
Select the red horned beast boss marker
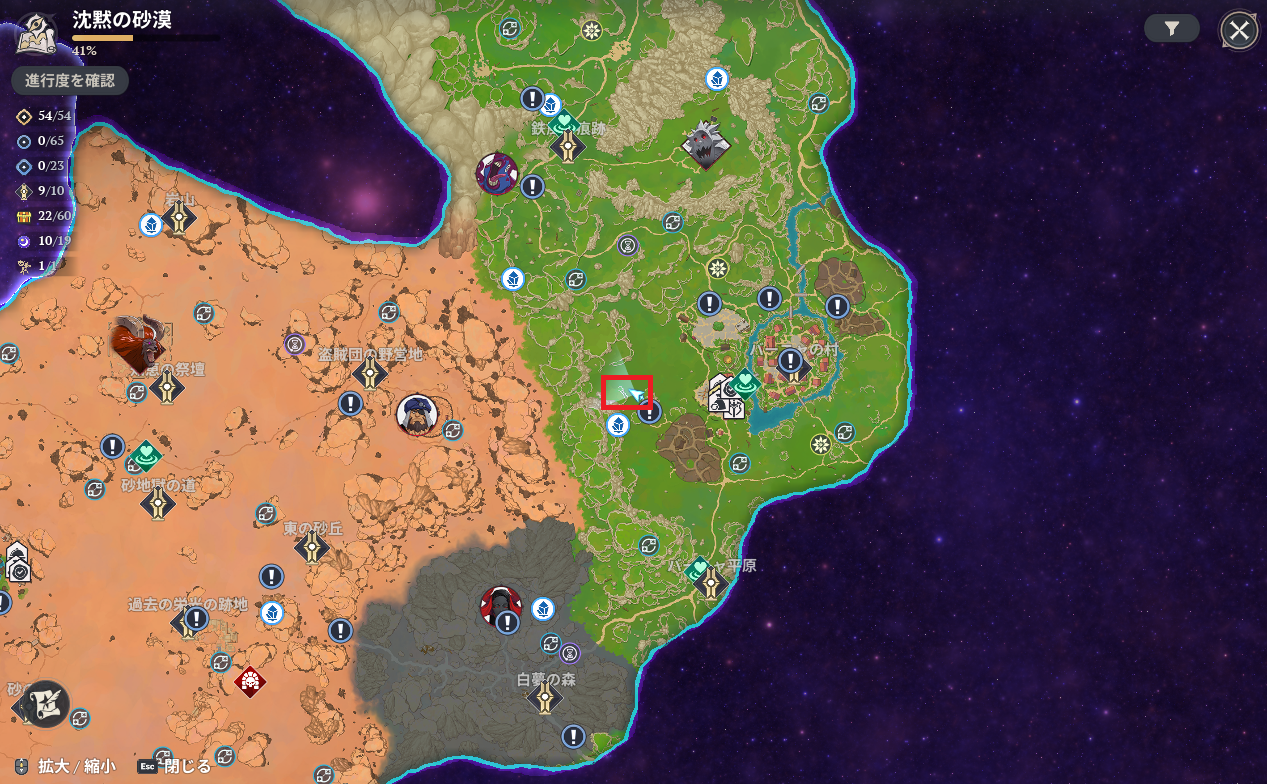137,342
